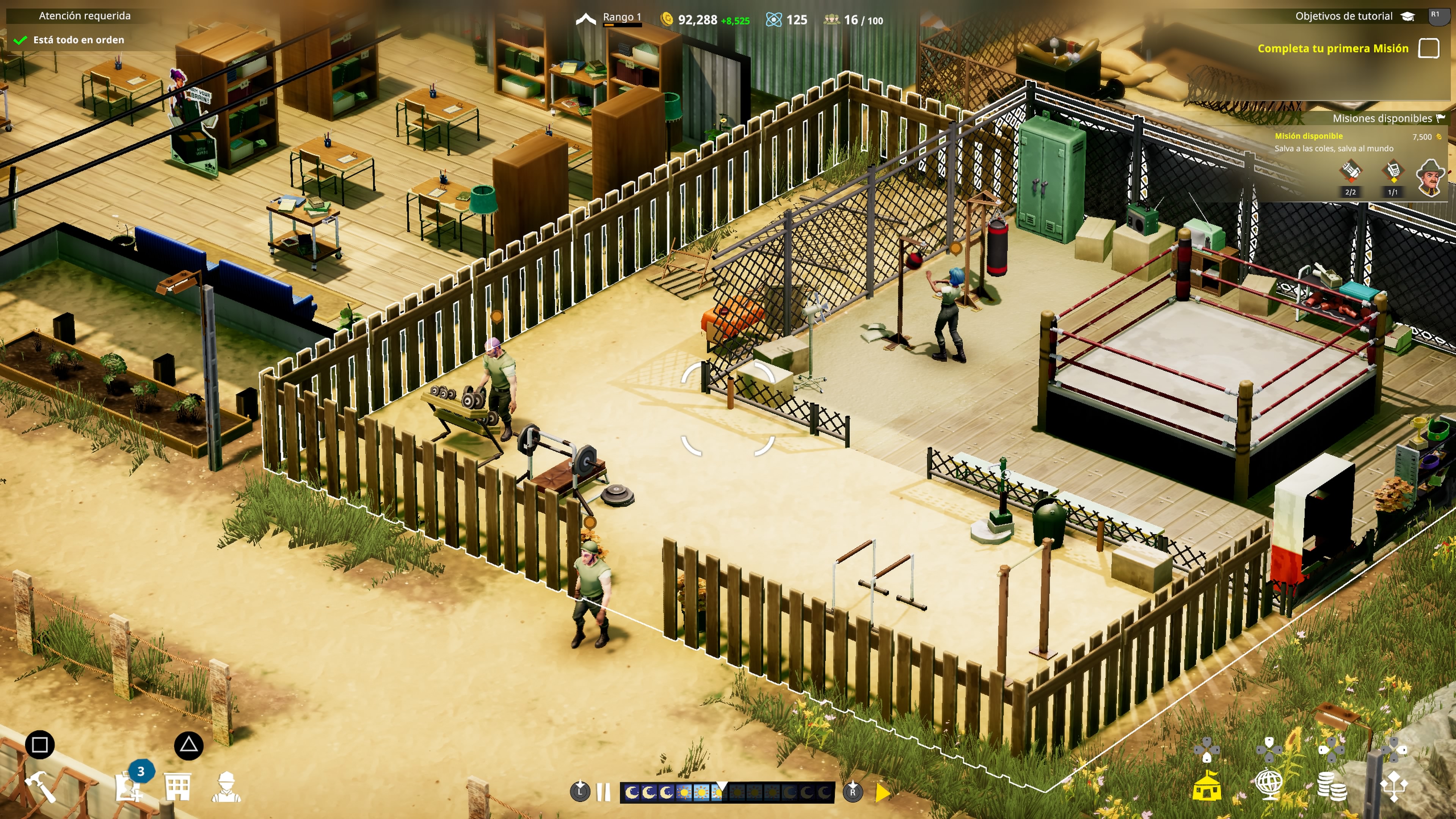Open the staff worker menu icon
Viewport: 1456px width, 819px height.
(226, 786)
